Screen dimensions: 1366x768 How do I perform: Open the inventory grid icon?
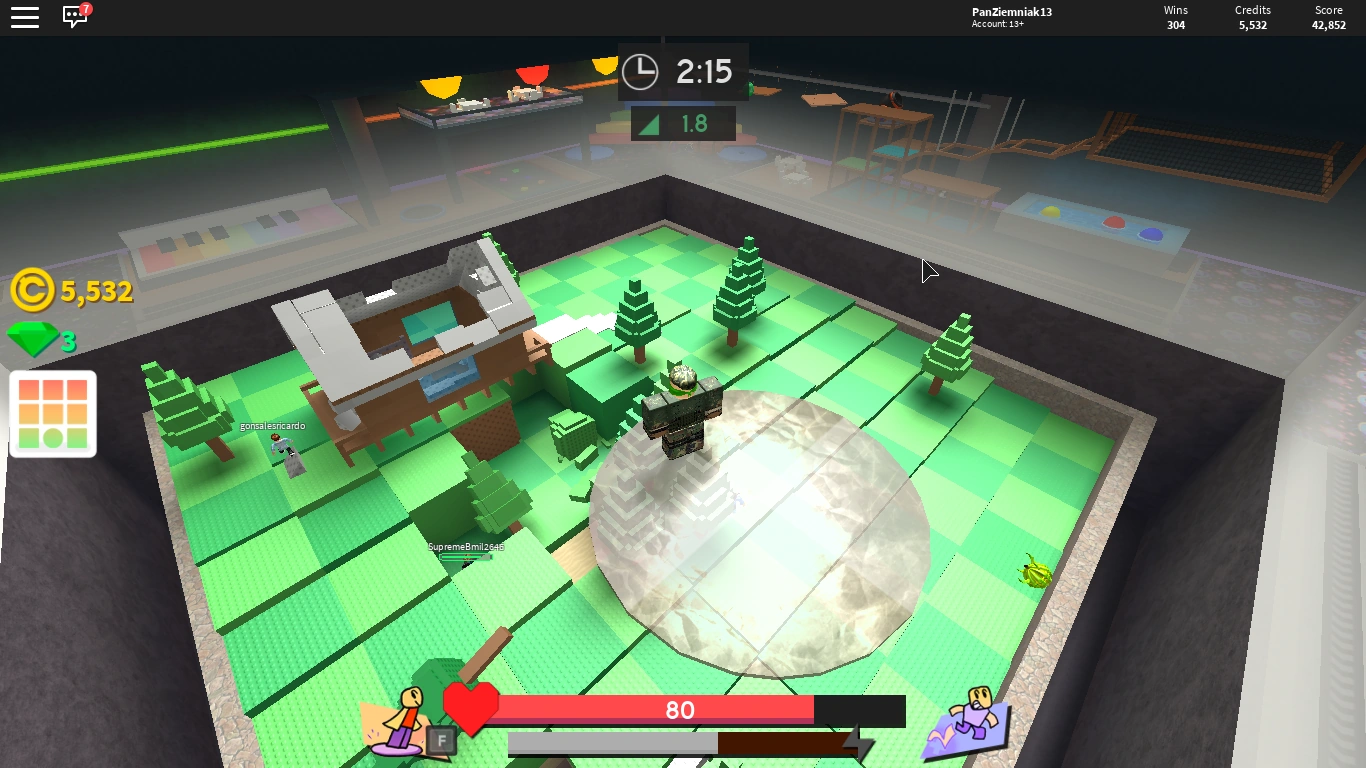point(52,413)
